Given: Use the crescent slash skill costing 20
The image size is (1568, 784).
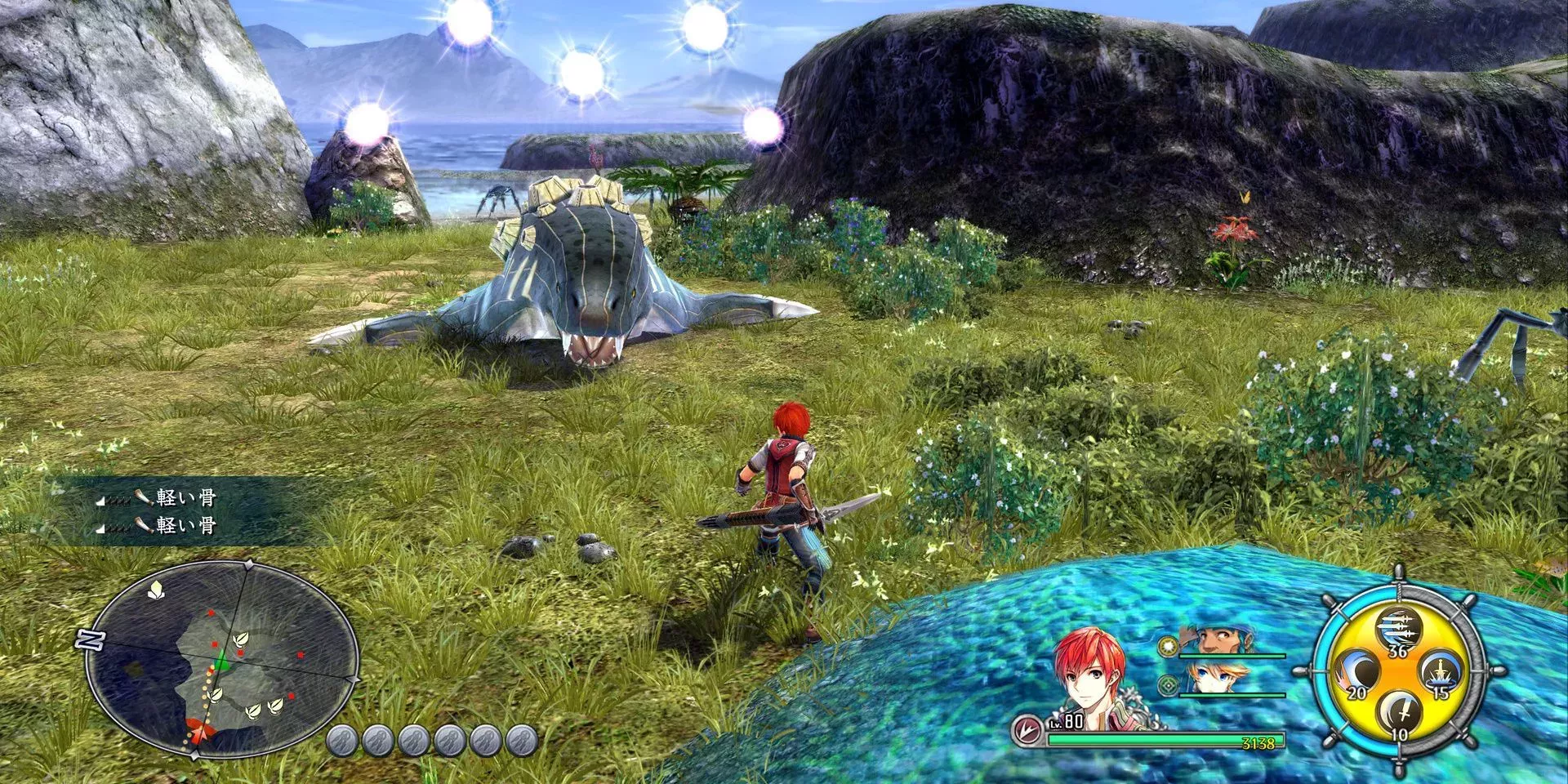Looking at the screenshot, I should (1356, 674).
